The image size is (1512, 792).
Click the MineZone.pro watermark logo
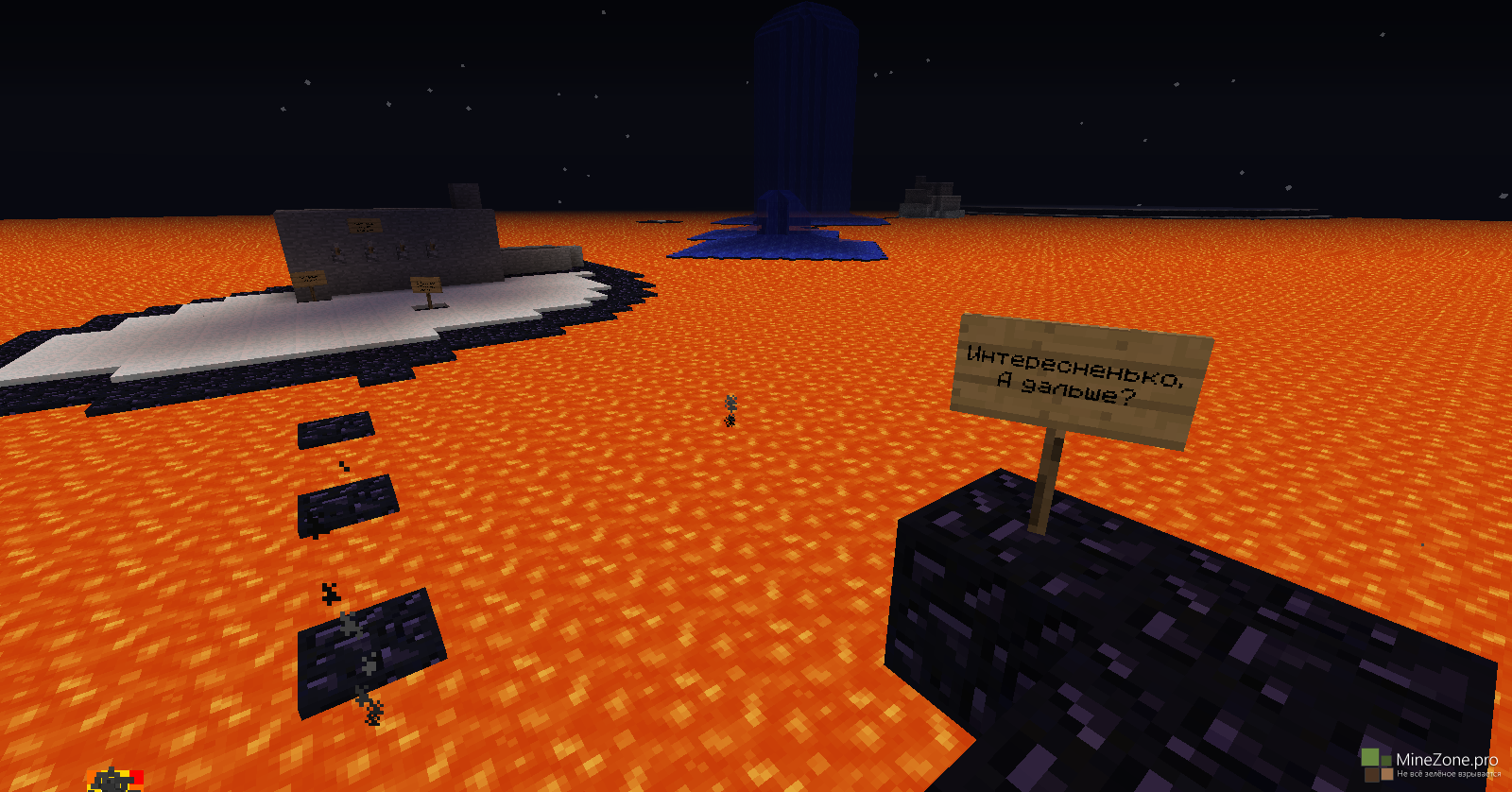[x=1429, y=763]
